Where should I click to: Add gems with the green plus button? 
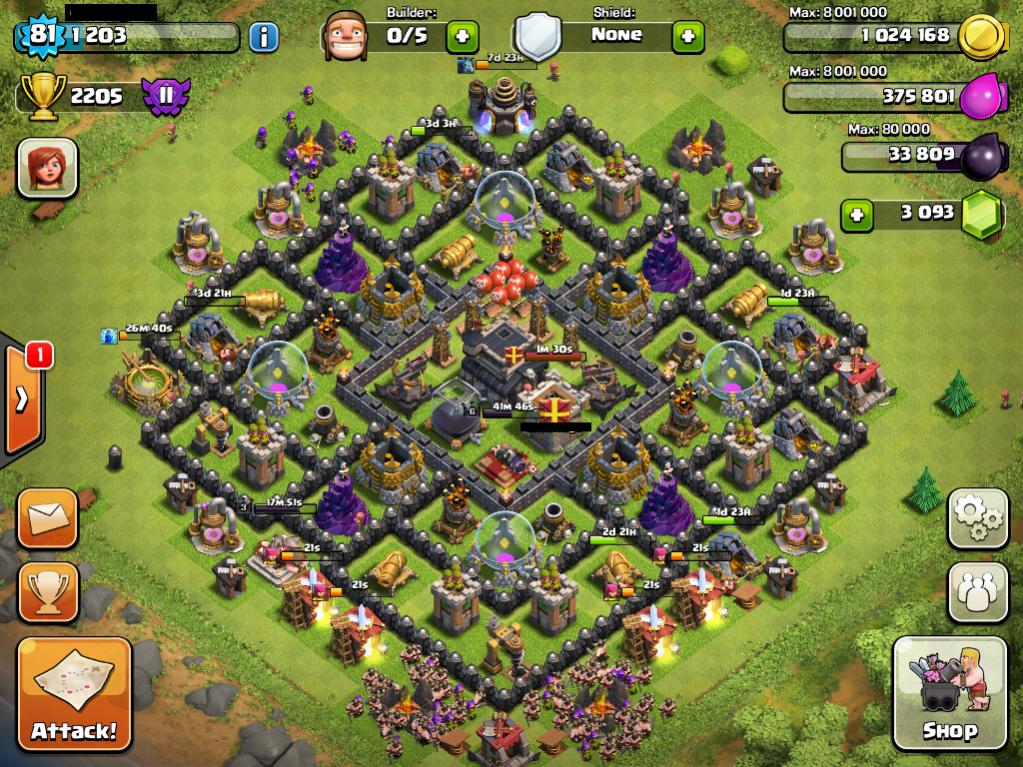[855, 214]
